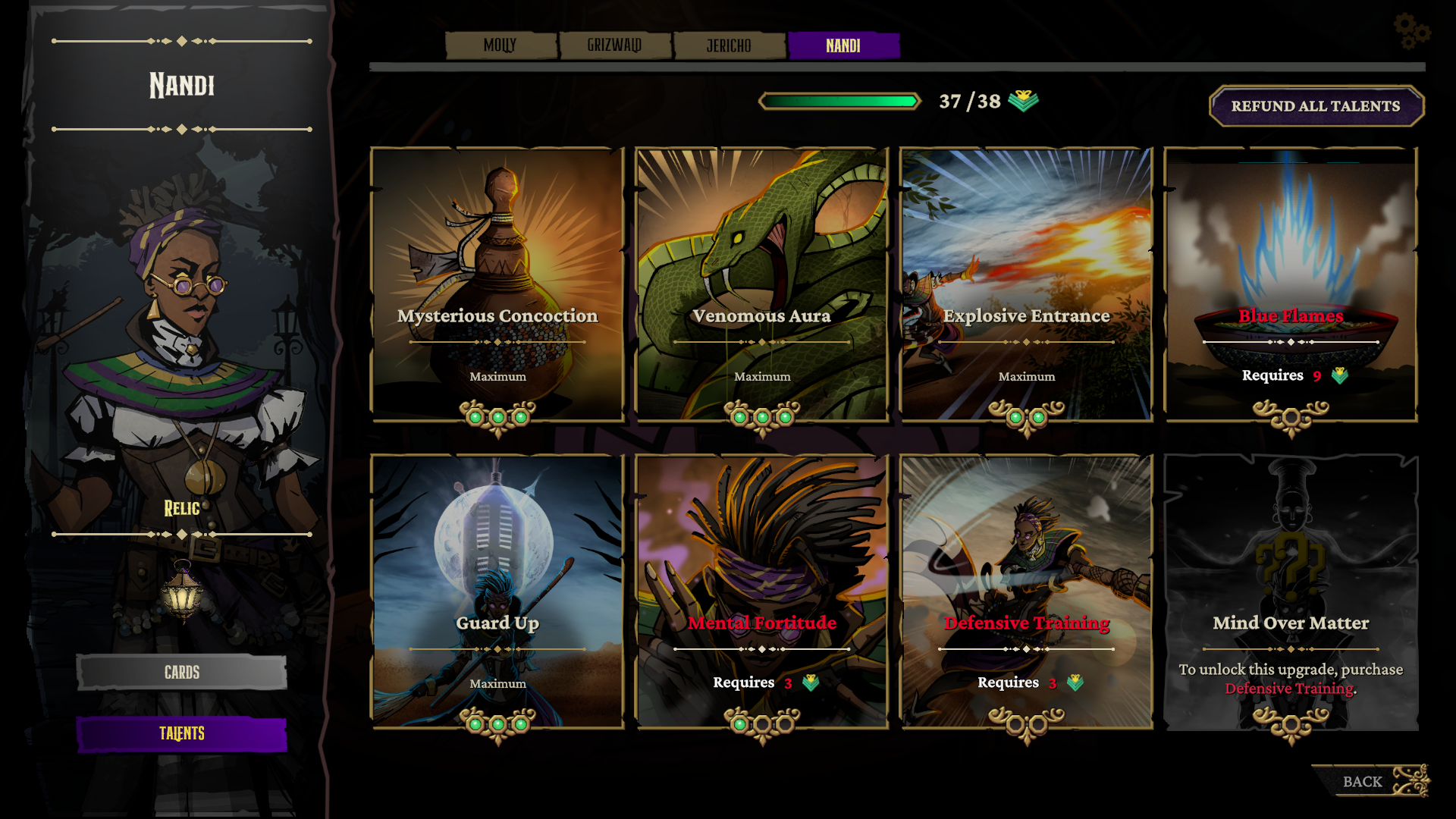The image size is (1456, 819).
Task: Open the Grizwald character tab
Action: point(615,45)
